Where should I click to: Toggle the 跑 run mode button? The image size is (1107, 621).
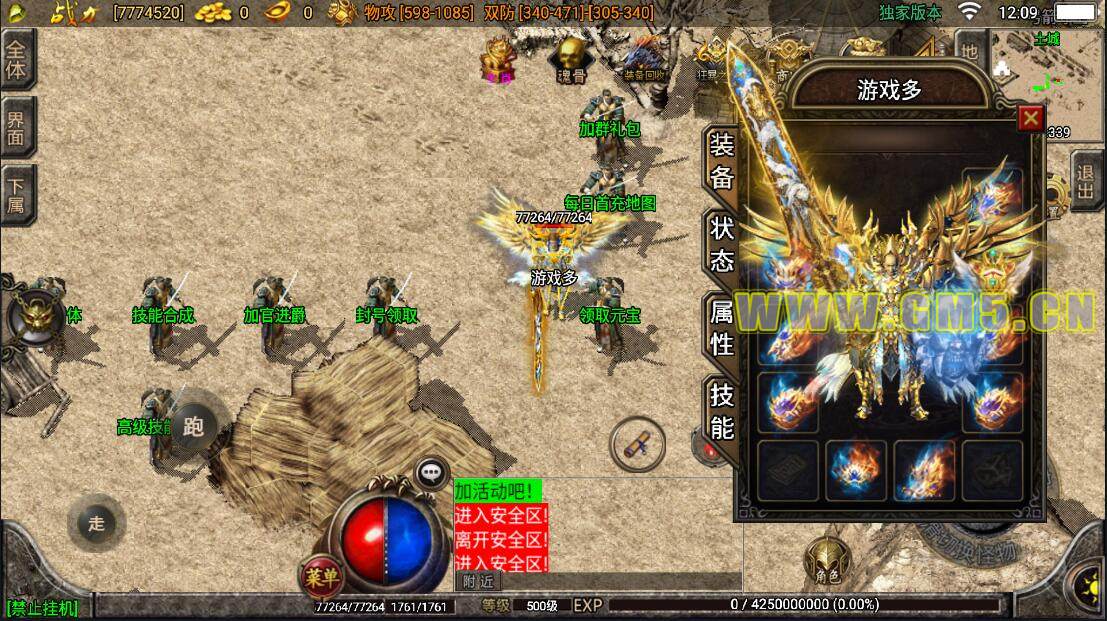(x=194, y=428)
